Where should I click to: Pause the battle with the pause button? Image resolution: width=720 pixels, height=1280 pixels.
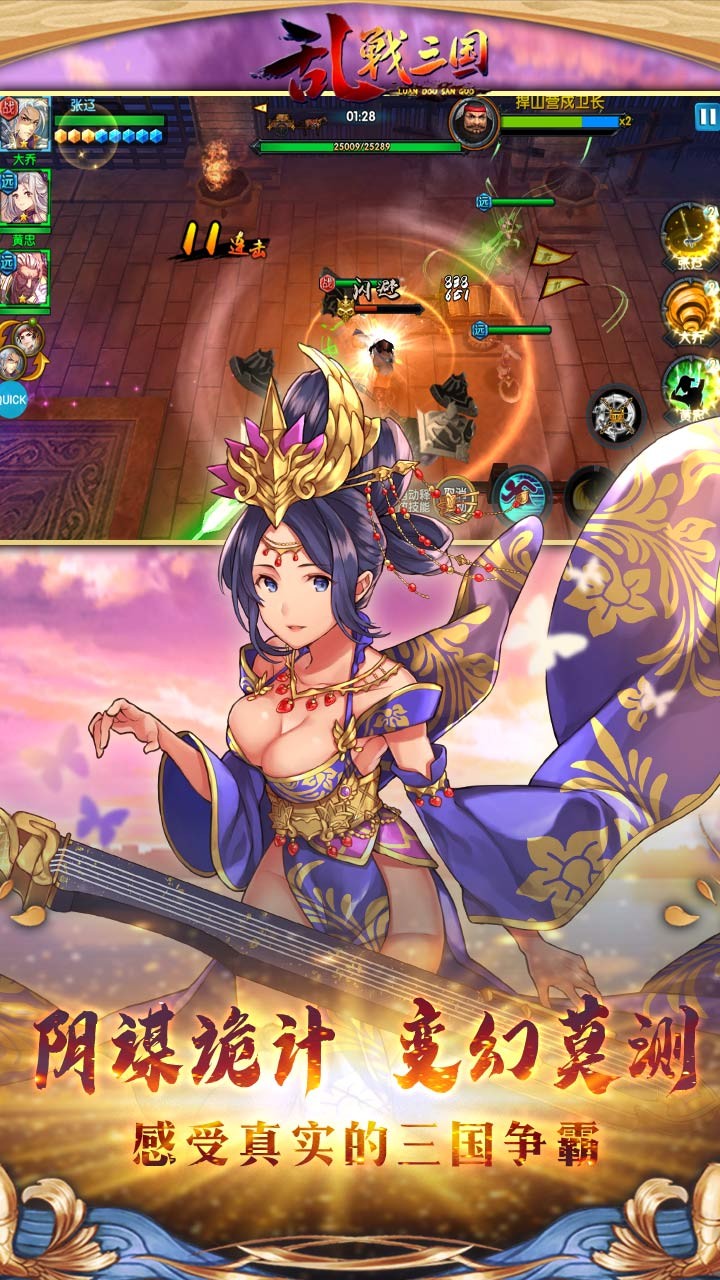coord(706,116)
